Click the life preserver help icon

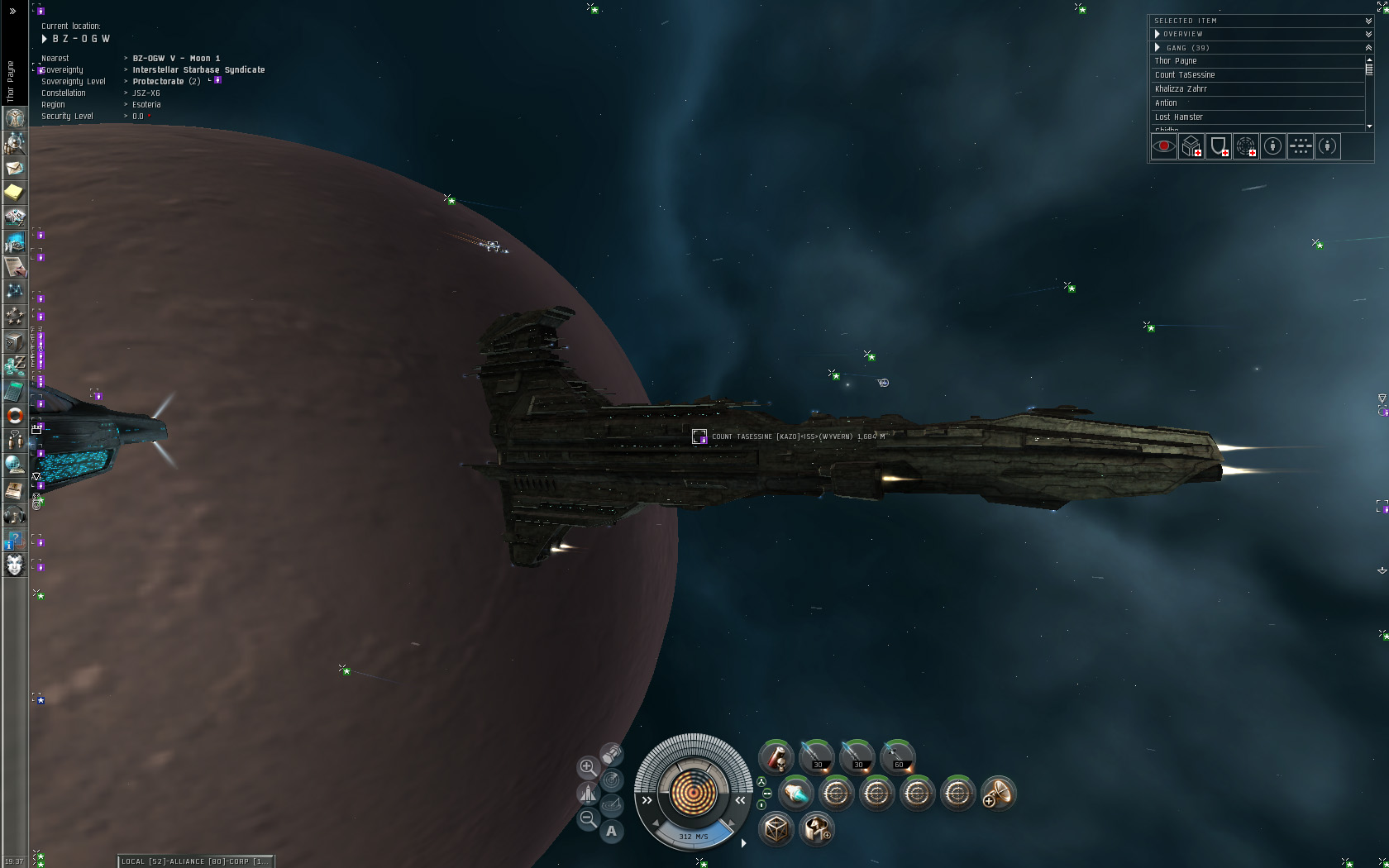pyautogui.click(x=14, y=416)
